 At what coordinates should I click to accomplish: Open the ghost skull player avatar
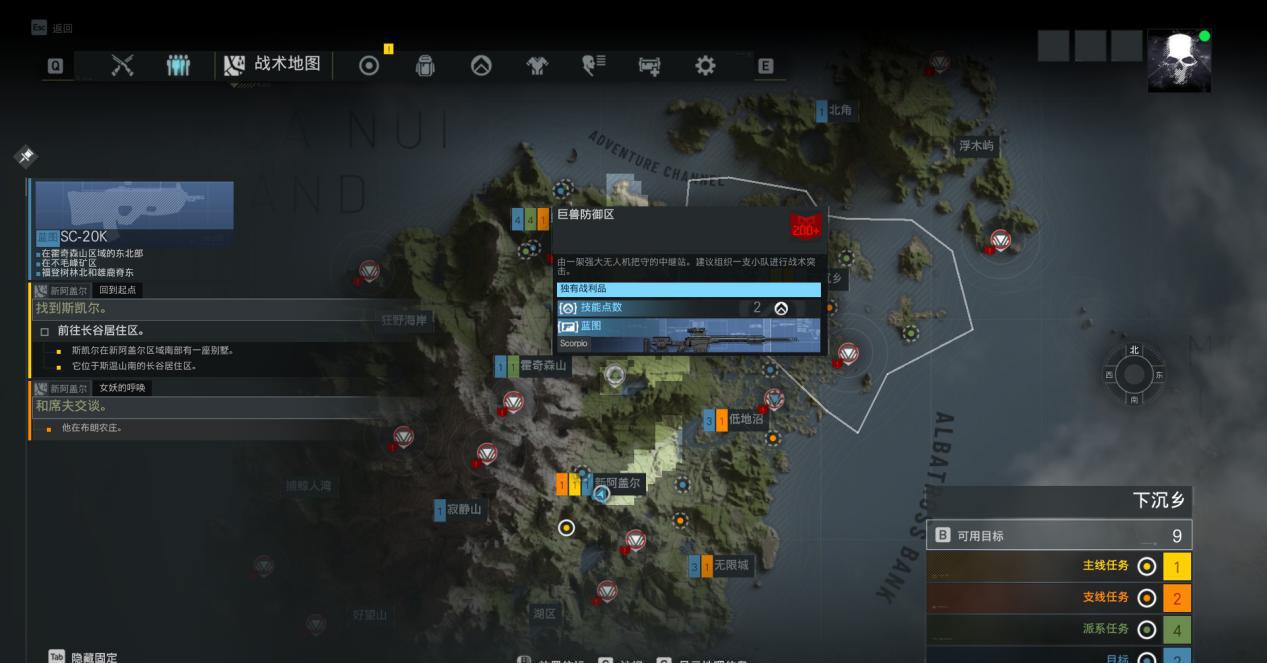click(x=1179, y=60)
